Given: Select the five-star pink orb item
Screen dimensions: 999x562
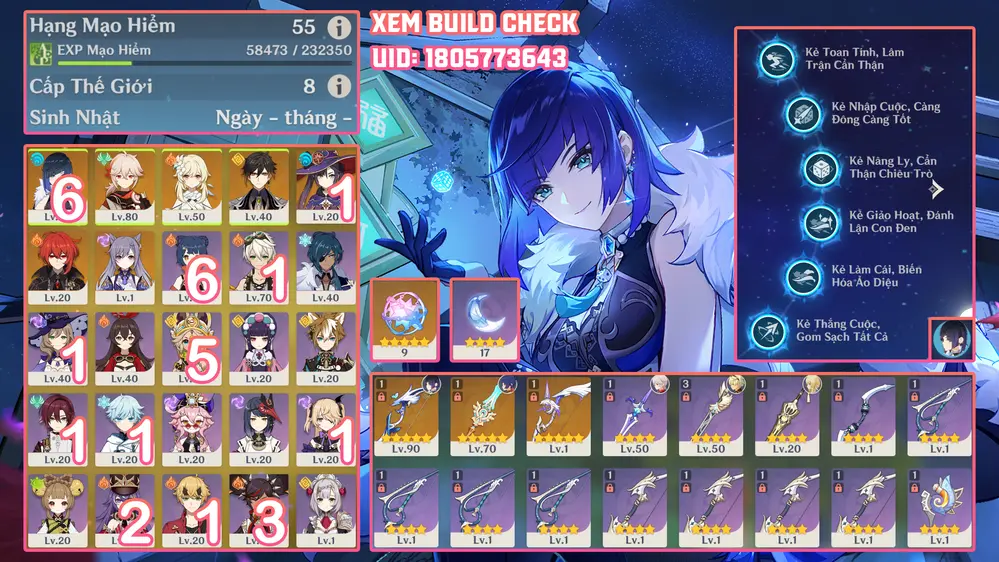Looking at the screenshot, I should point(404,317).
